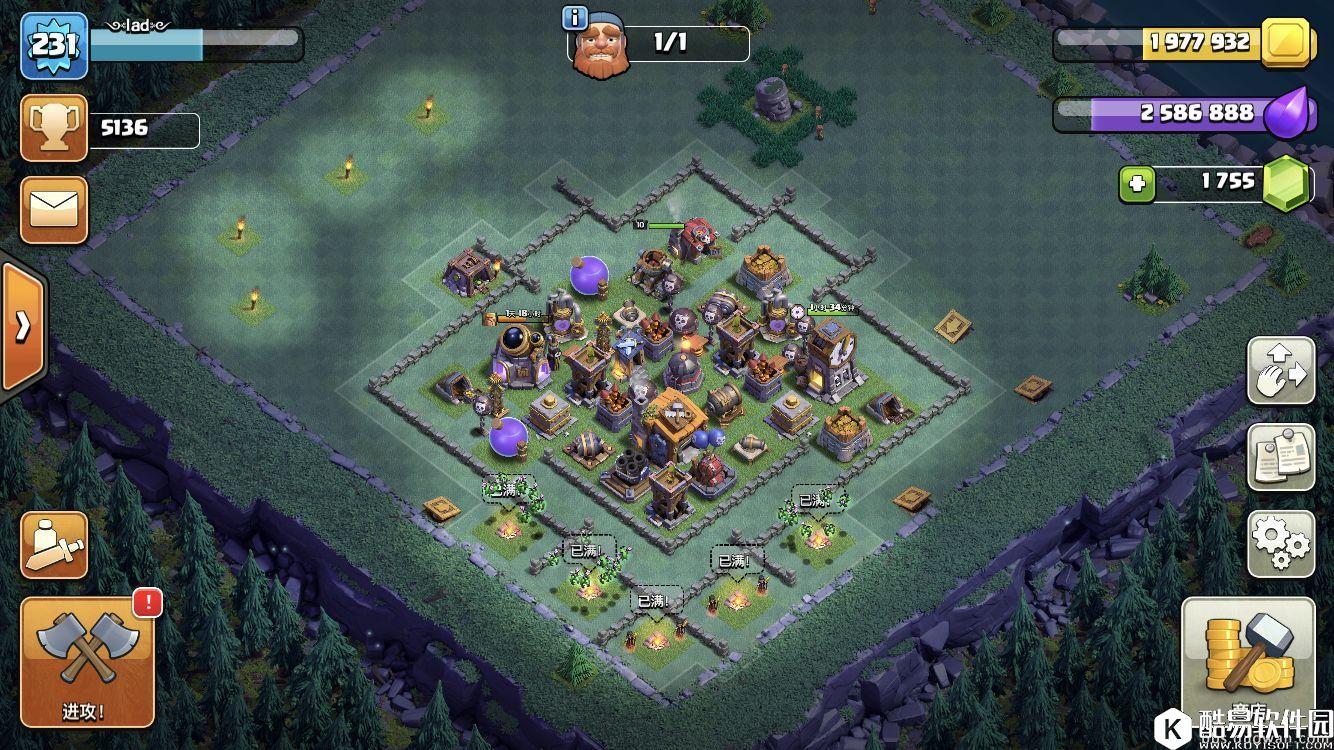Open the shop with hammer and coins
The image size is (1334, 750).
[x=1248, y=662]
